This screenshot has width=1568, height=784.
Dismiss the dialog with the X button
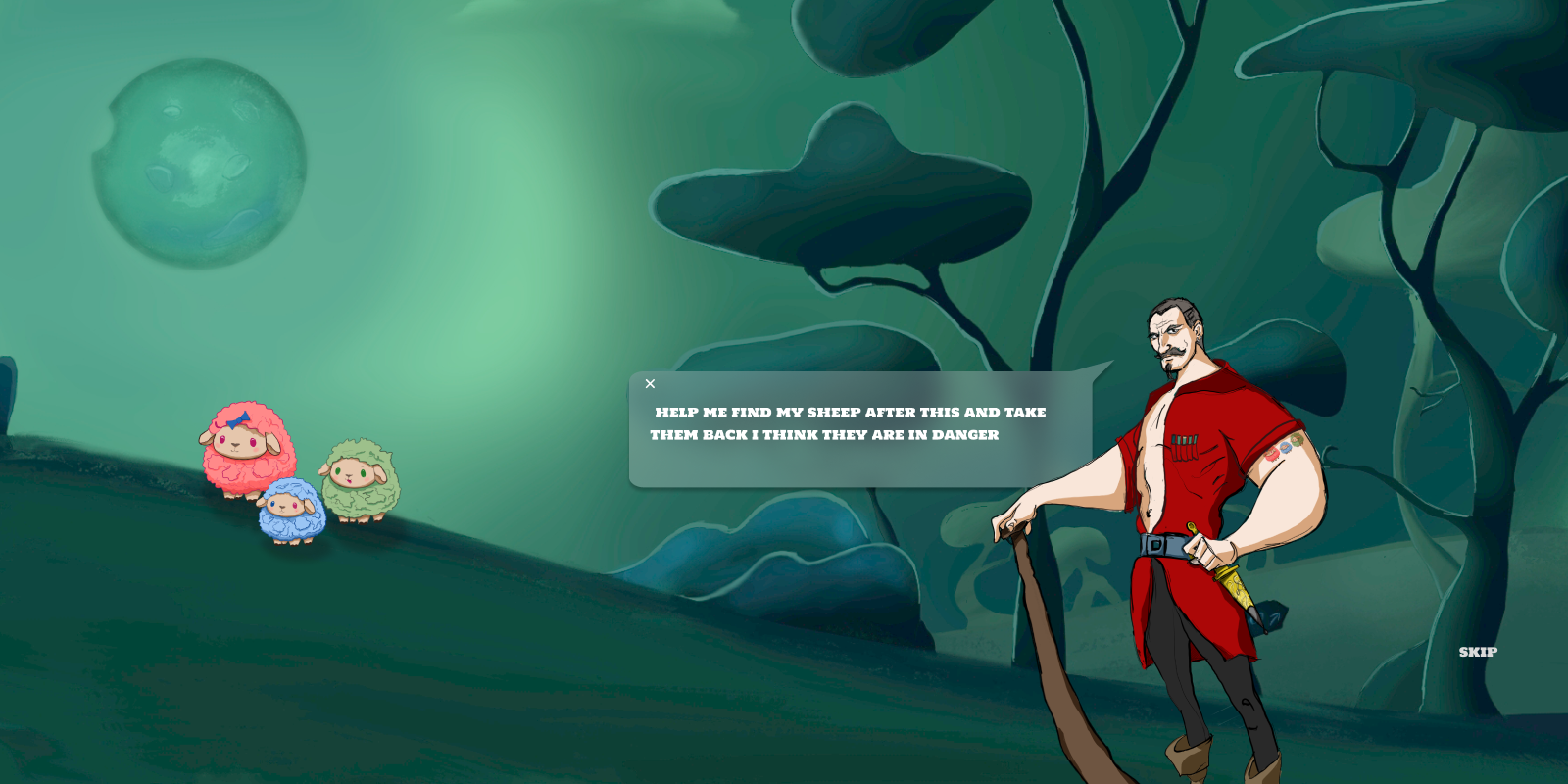click(650, 384)
